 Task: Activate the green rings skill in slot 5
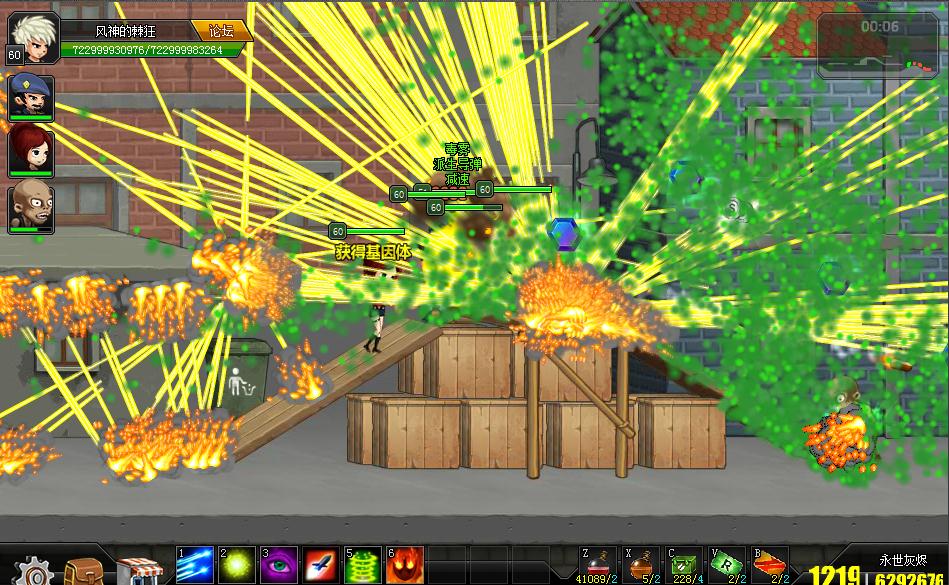pos(362,566)
